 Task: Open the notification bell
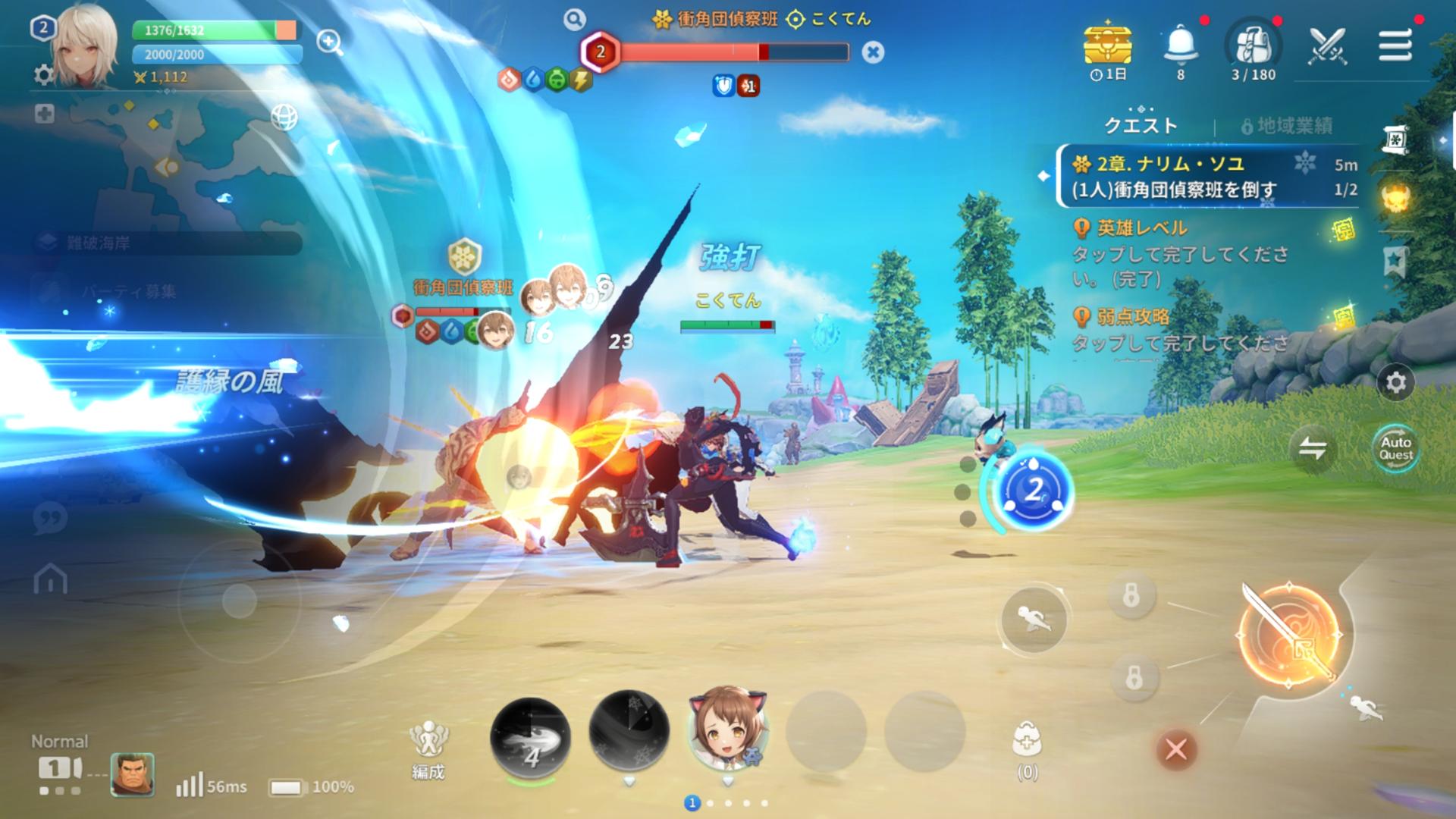point(1180,45)
